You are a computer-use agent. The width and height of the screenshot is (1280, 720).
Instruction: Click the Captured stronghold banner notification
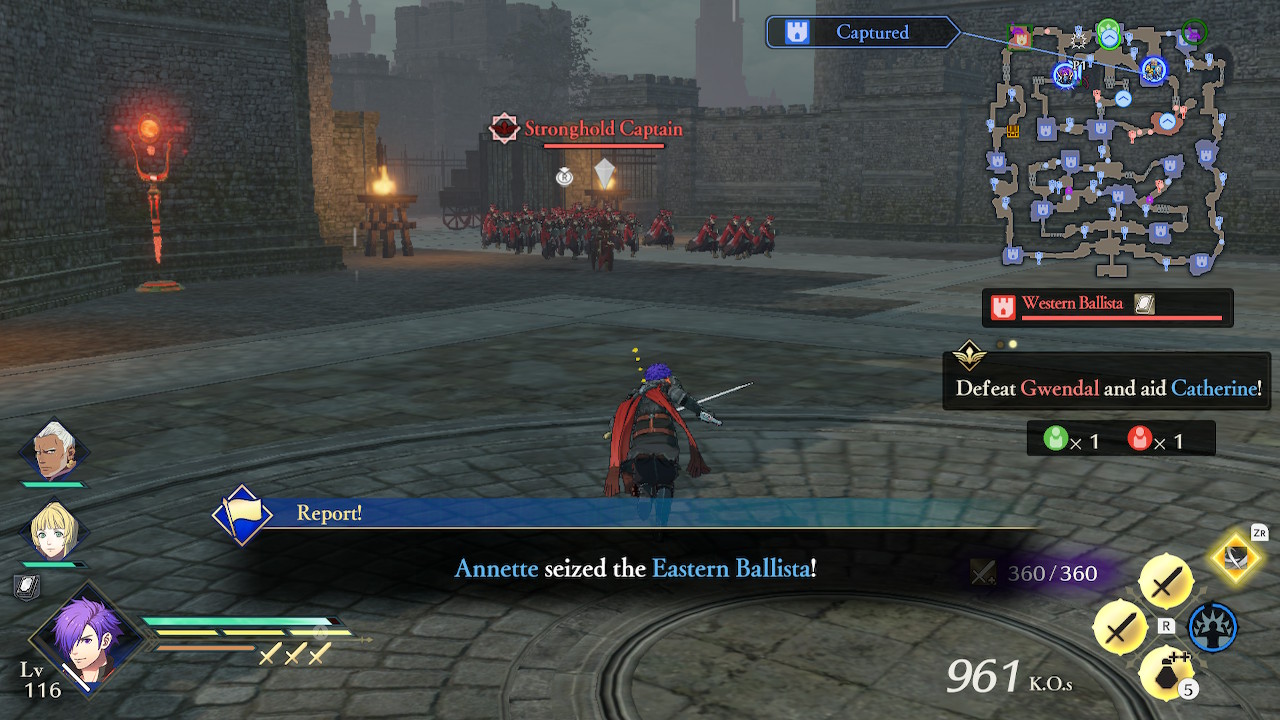click(x=862, y=31)
